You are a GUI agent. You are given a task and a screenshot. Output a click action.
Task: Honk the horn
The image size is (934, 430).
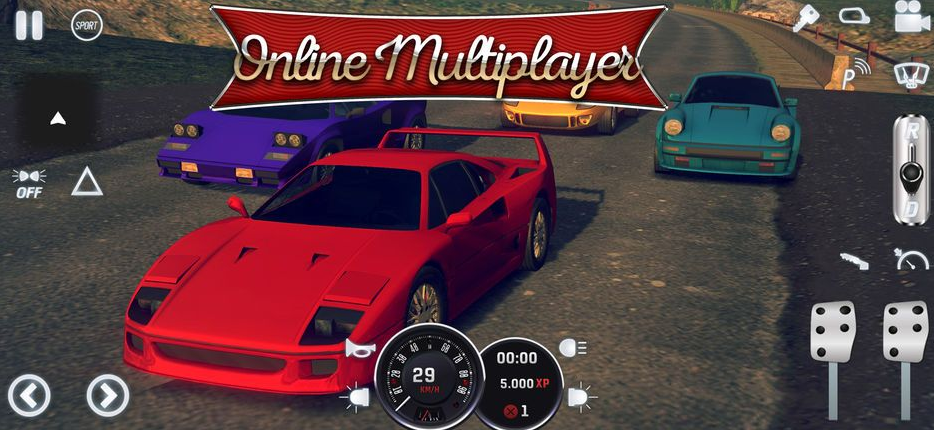[358, 348]
